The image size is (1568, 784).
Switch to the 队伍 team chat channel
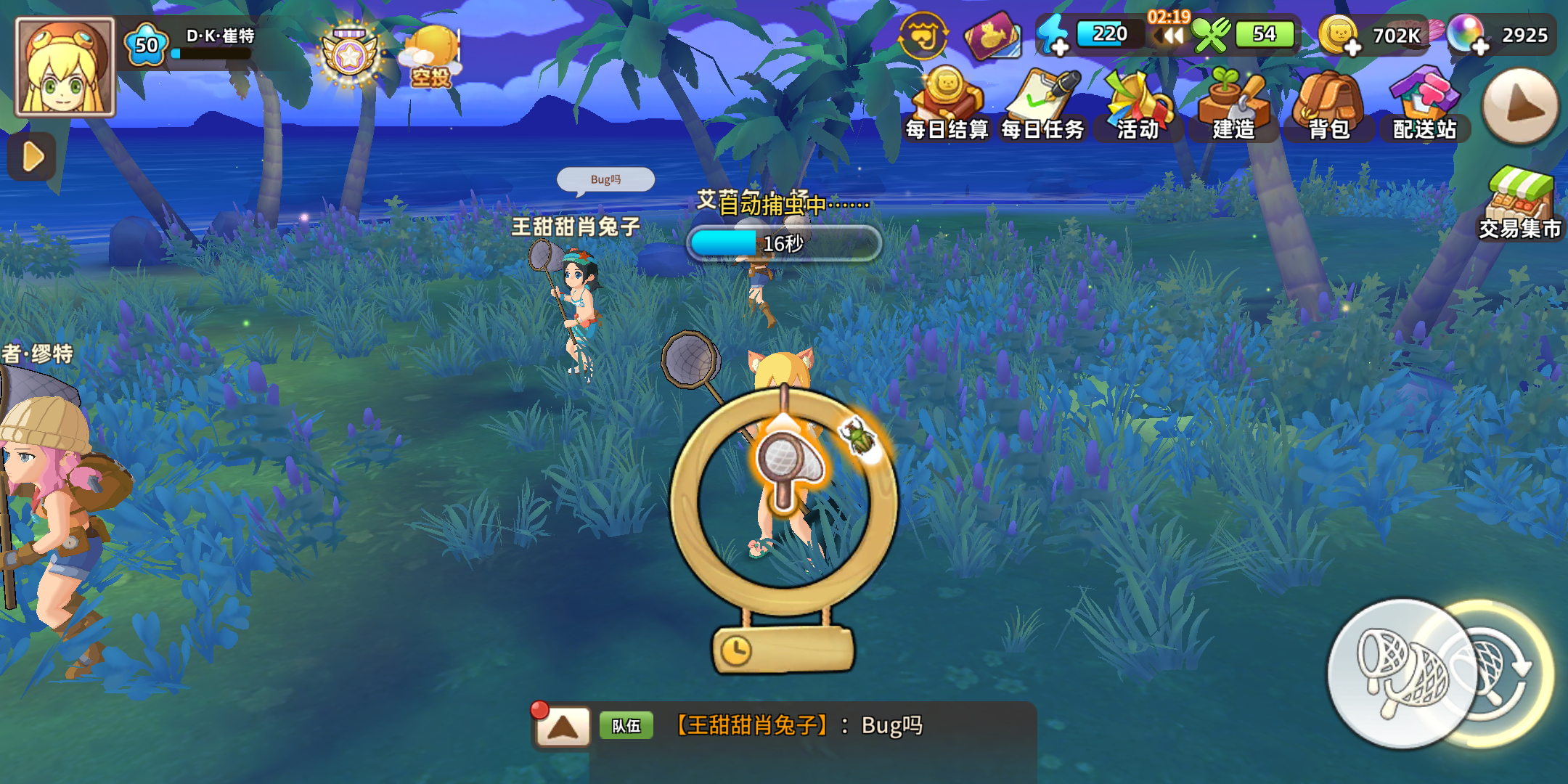pyautogui.click(x=626, y=726)
